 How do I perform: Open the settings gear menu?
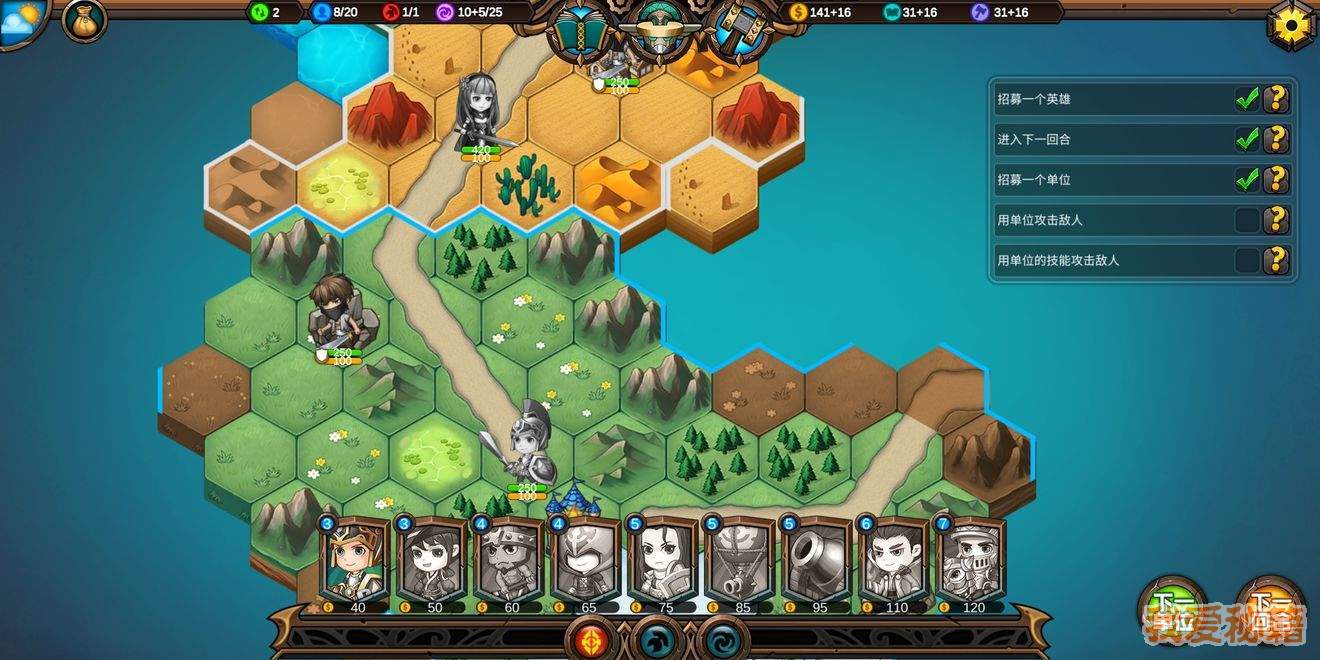click(1293, 23)
